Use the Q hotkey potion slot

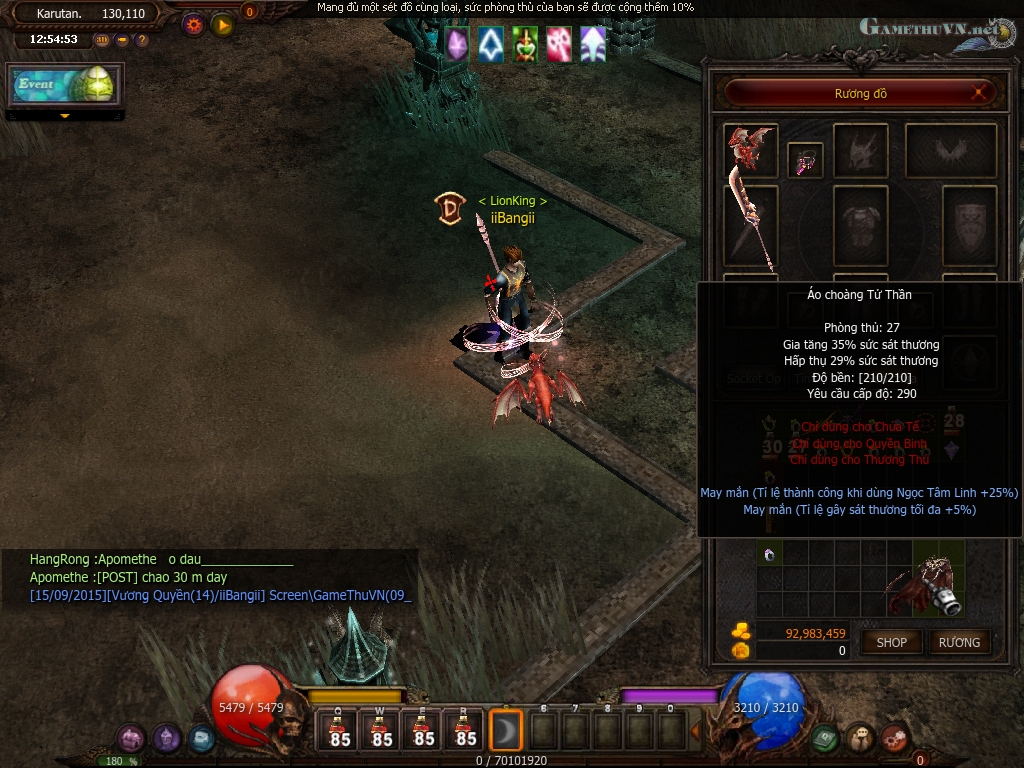point(340,730)
